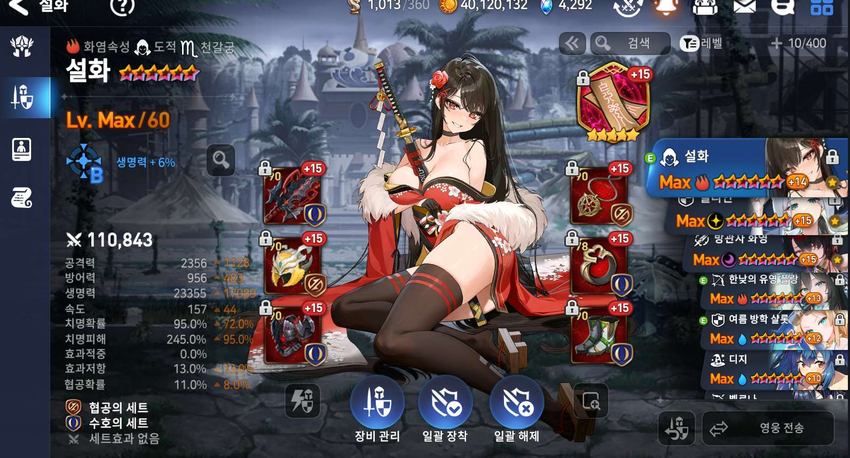The height and width of the screenshot is (458, 850).
Task: Click the magnifier button beside stats
Action: (x=221, y=159)
